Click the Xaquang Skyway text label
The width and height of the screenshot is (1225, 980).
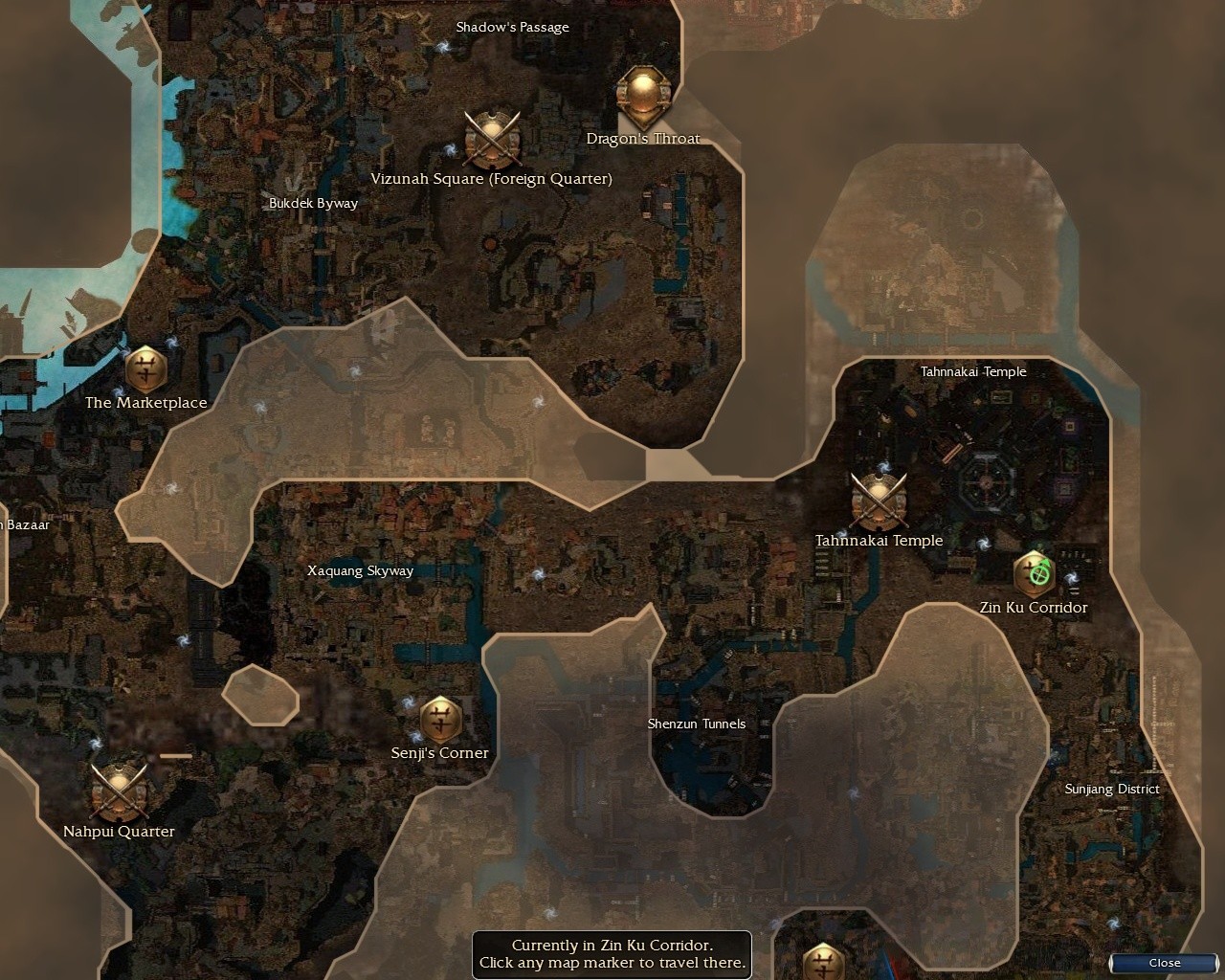pyautogui.click(x=360, y=570)
